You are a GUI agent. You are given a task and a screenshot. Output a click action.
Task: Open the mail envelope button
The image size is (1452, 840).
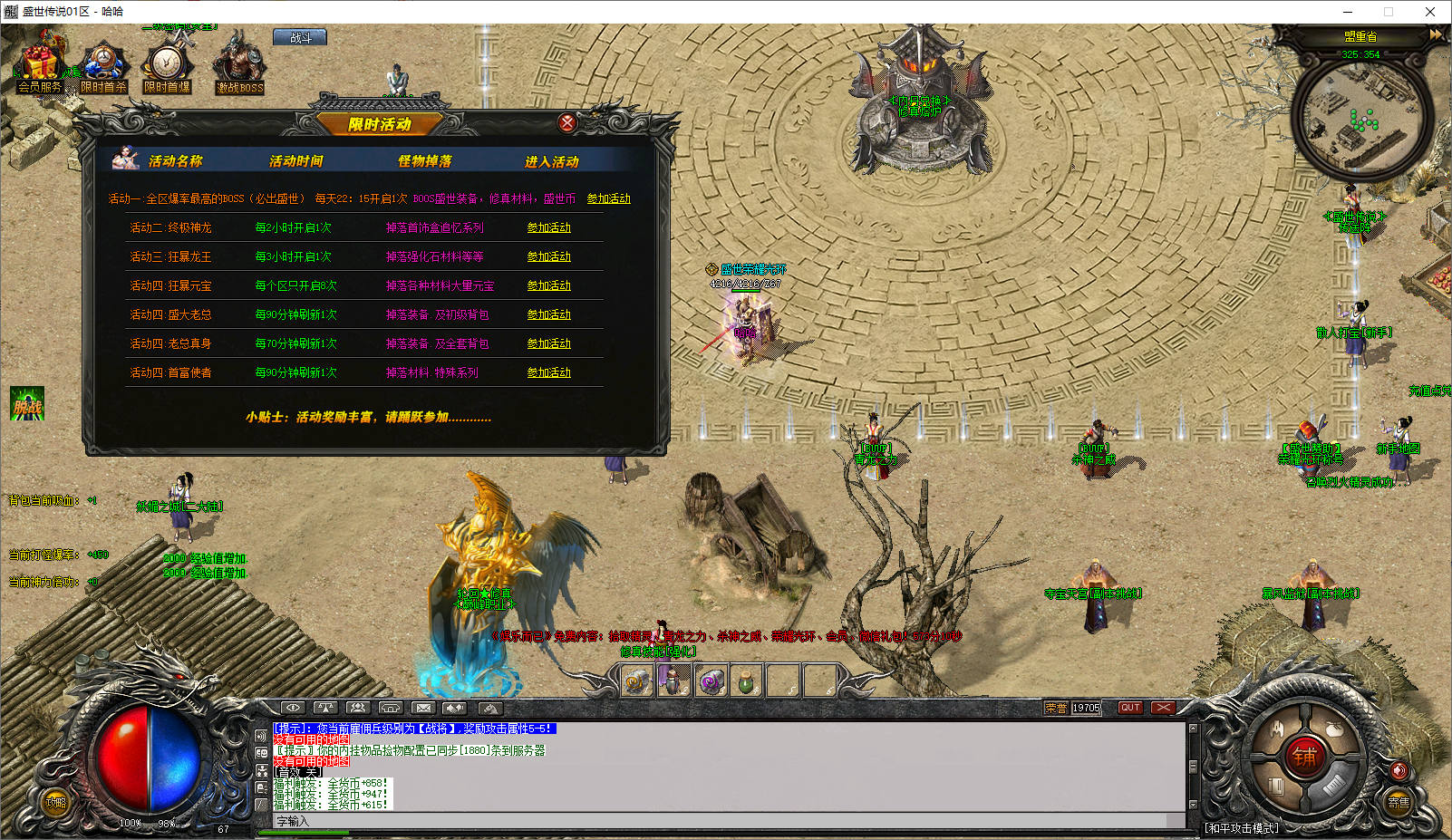coord(423,708)
